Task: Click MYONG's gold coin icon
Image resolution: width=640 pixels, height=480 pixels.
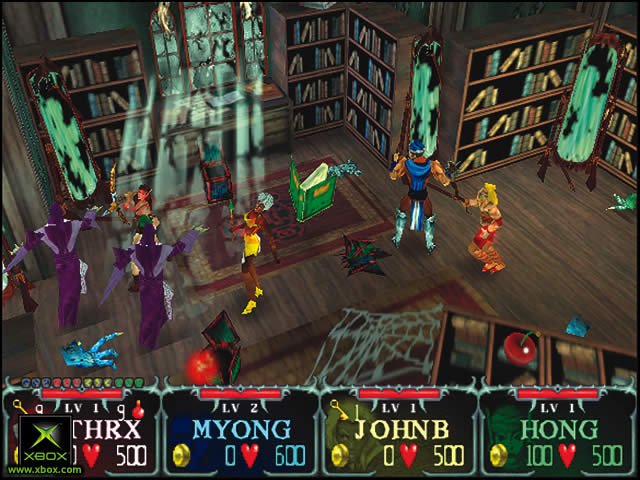Action: point(181,456)
